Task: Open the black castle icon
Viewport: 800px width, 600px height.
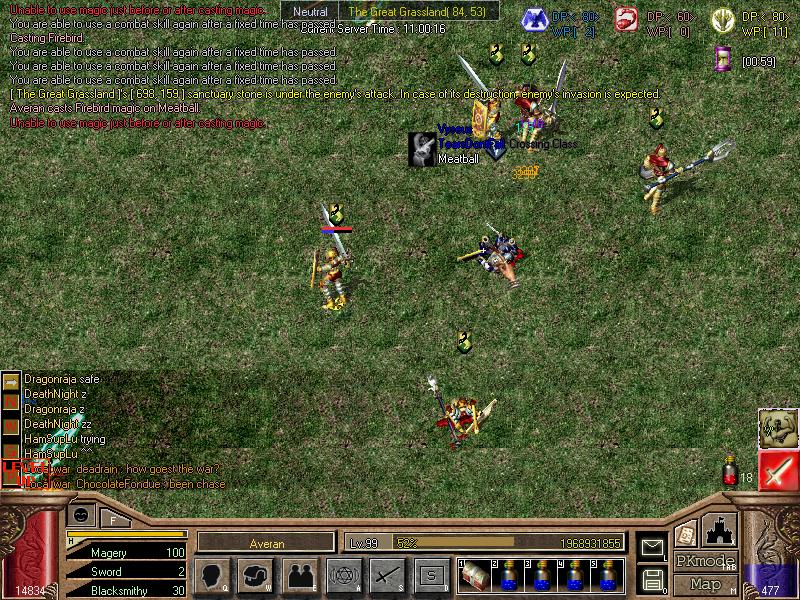Action: [x=720, y=528]
